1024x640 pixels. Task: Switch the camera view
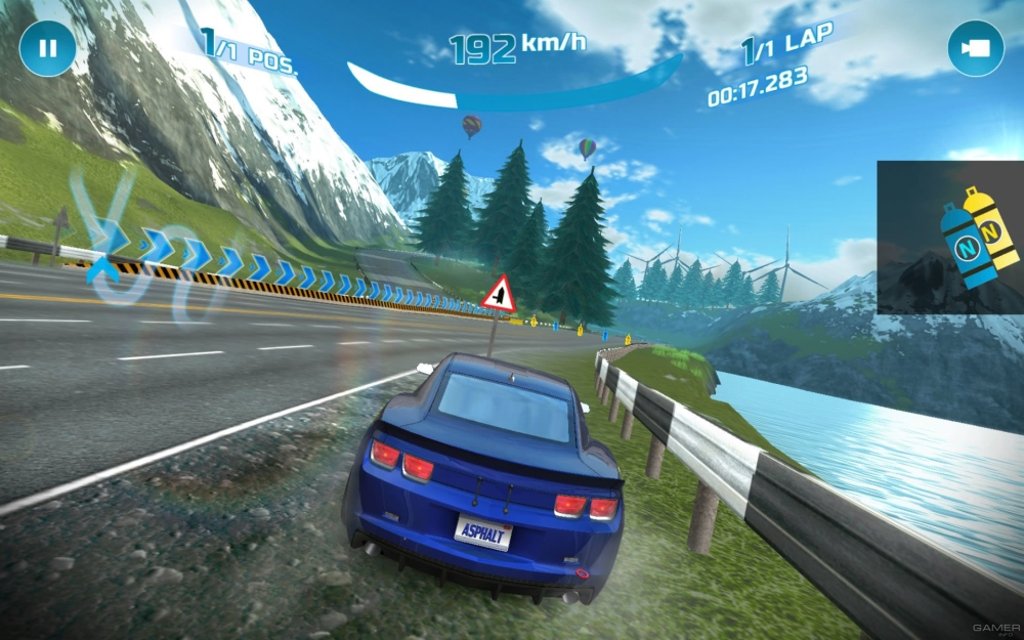click(x=975, y=48)
